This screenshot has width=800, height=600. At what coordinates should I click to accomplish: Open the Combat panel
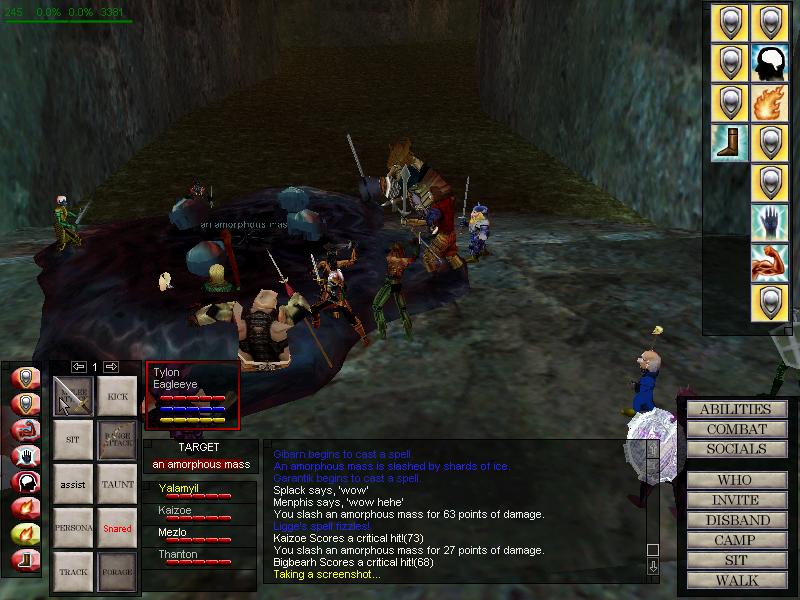point(735,429)
